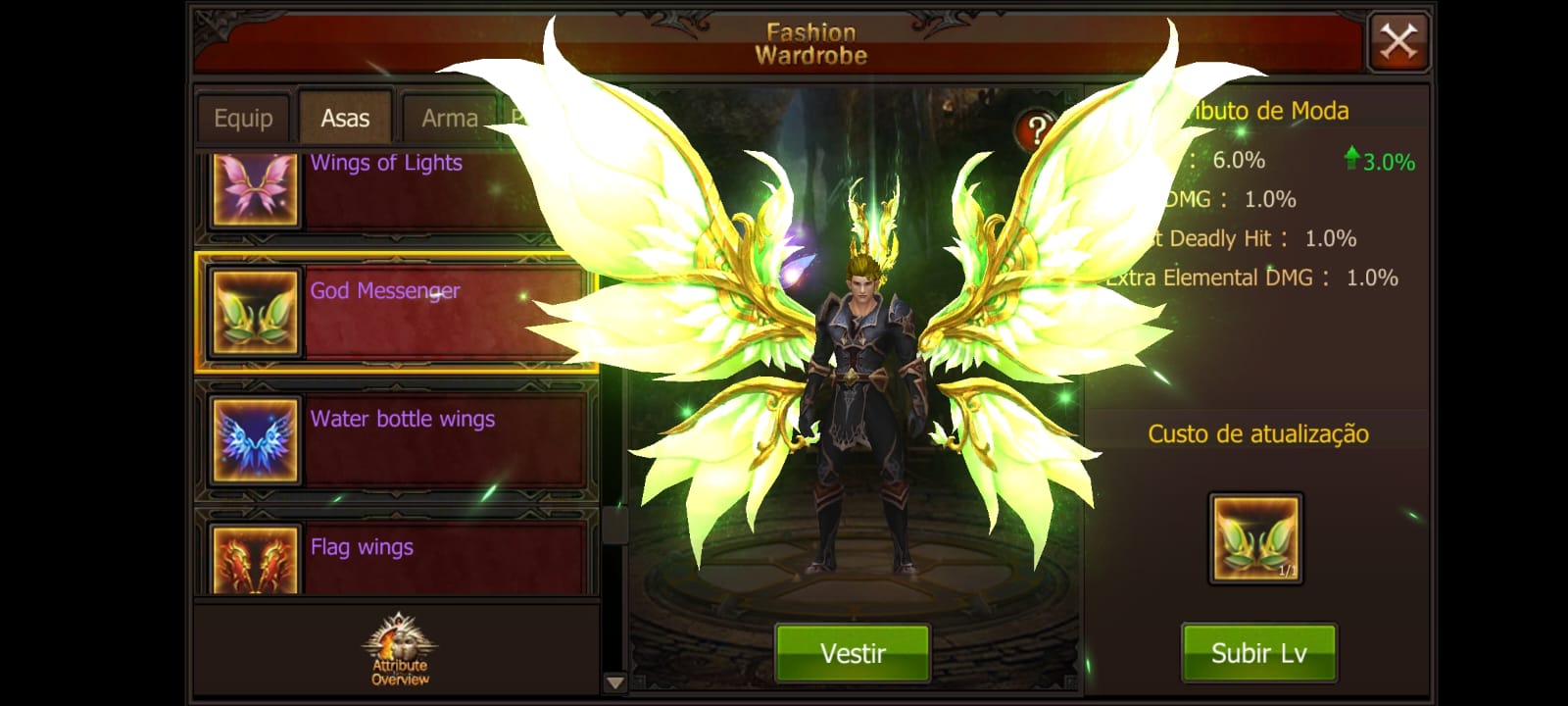This screenshot has width=1568, height=706.
Task: Switch to the Equip tab
Action: coord(243,119)
